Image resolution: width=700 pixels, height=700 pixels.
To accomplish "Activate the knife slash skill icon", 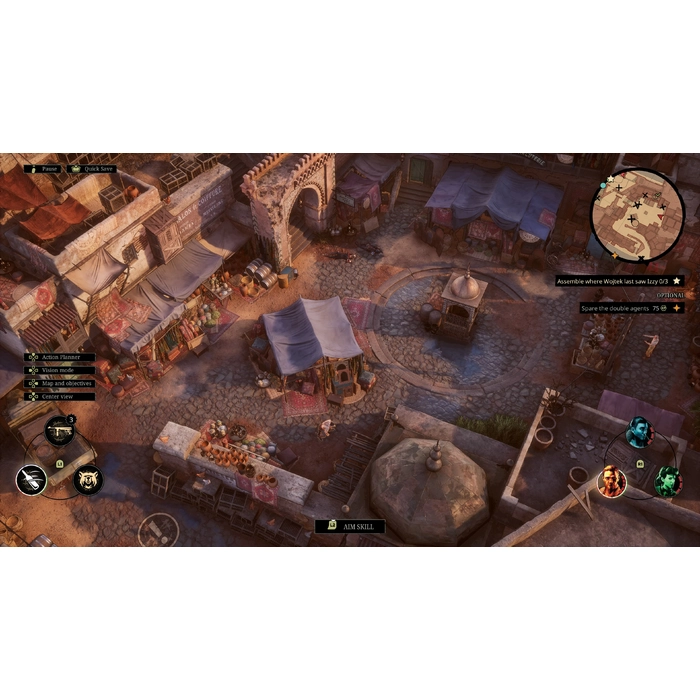I will click(32, 480).
